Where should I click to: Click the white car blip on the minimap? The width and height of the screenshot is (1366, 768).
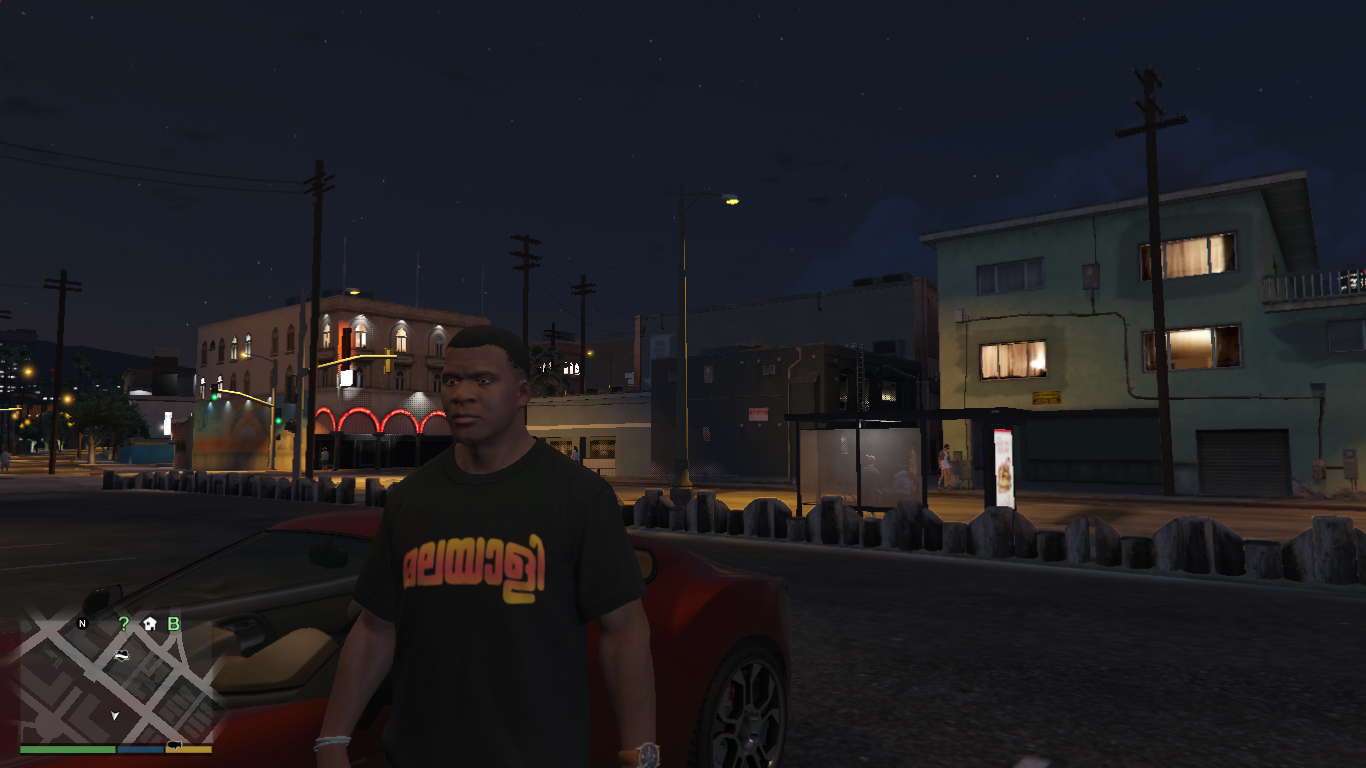(x=121, y=654)
